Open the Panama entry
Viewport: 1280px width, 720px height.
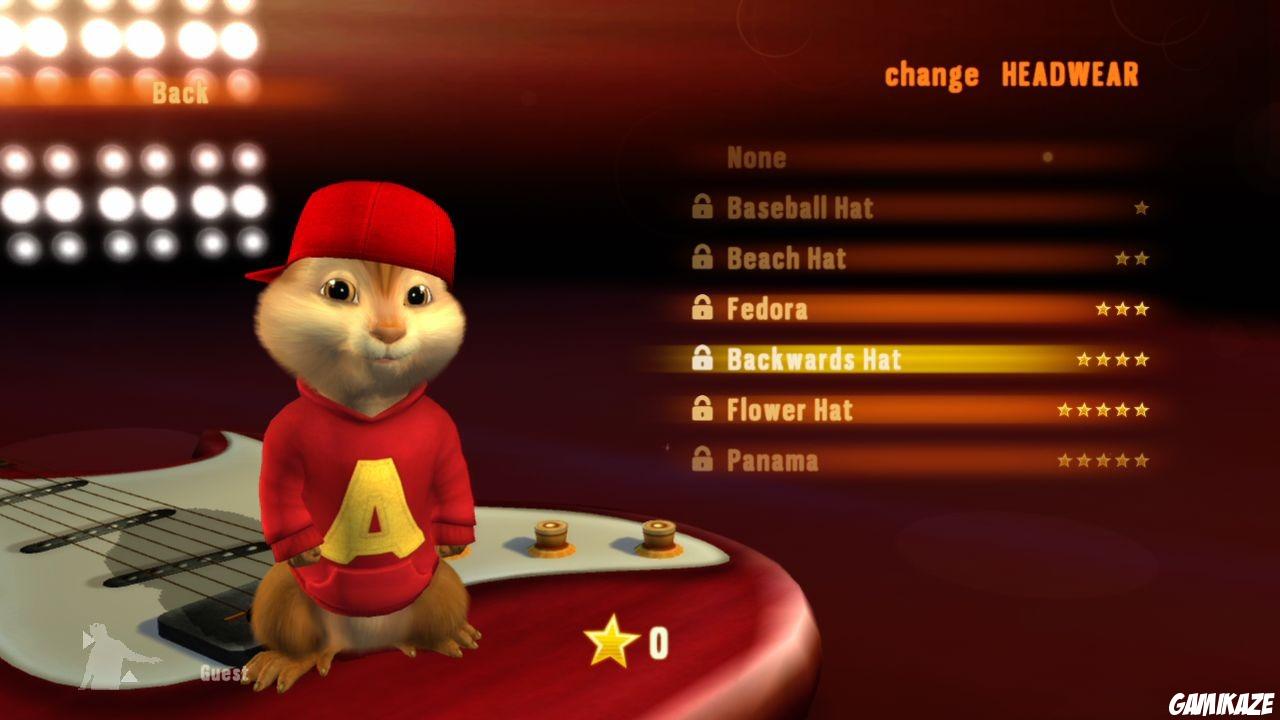click(x=775, y=461)
